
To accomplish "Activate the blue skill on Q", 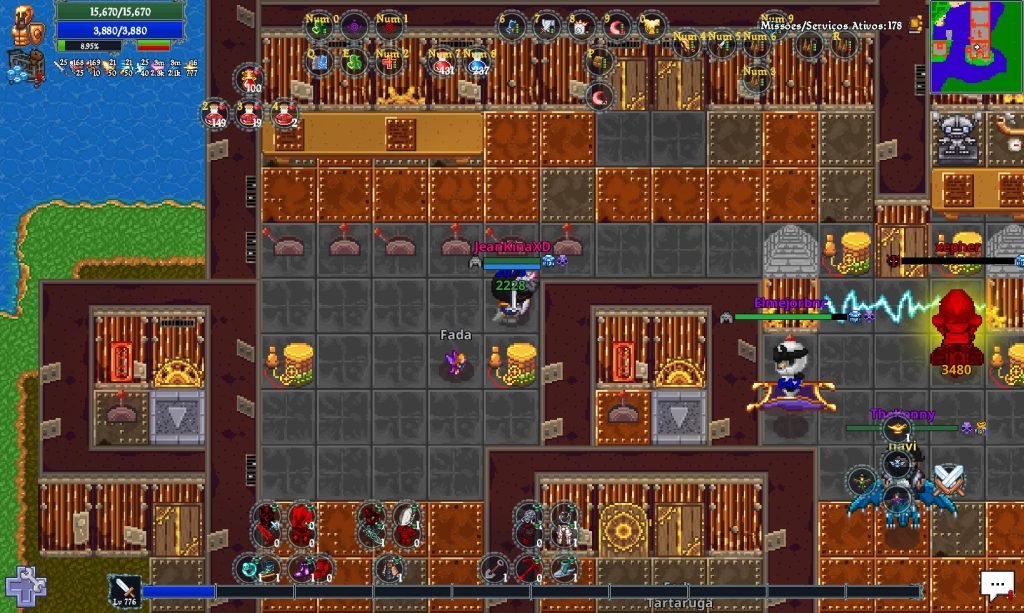I will (318, 62).
